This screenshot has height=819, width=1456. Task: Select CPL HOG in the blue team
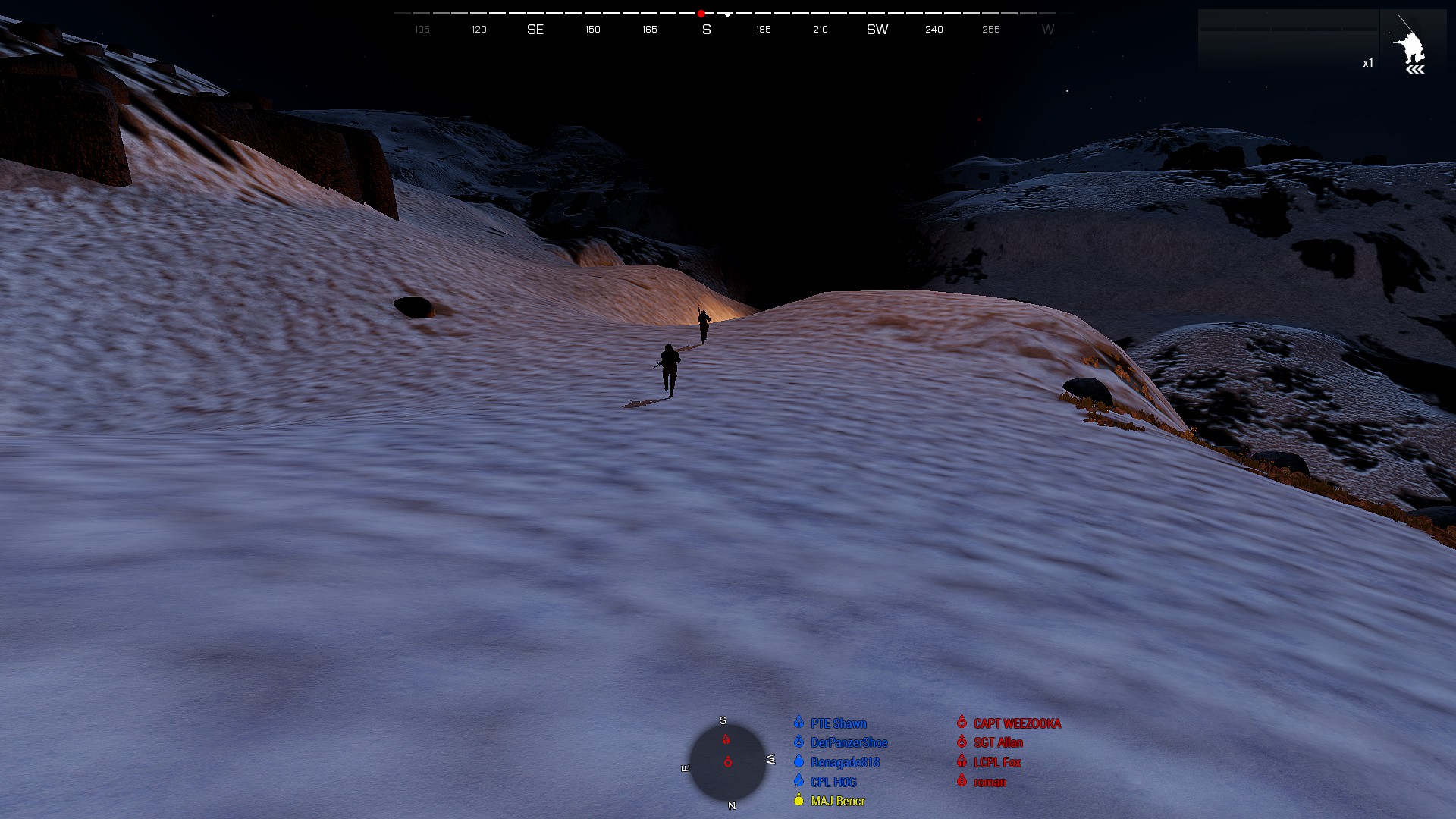click(x=833, y=782)
